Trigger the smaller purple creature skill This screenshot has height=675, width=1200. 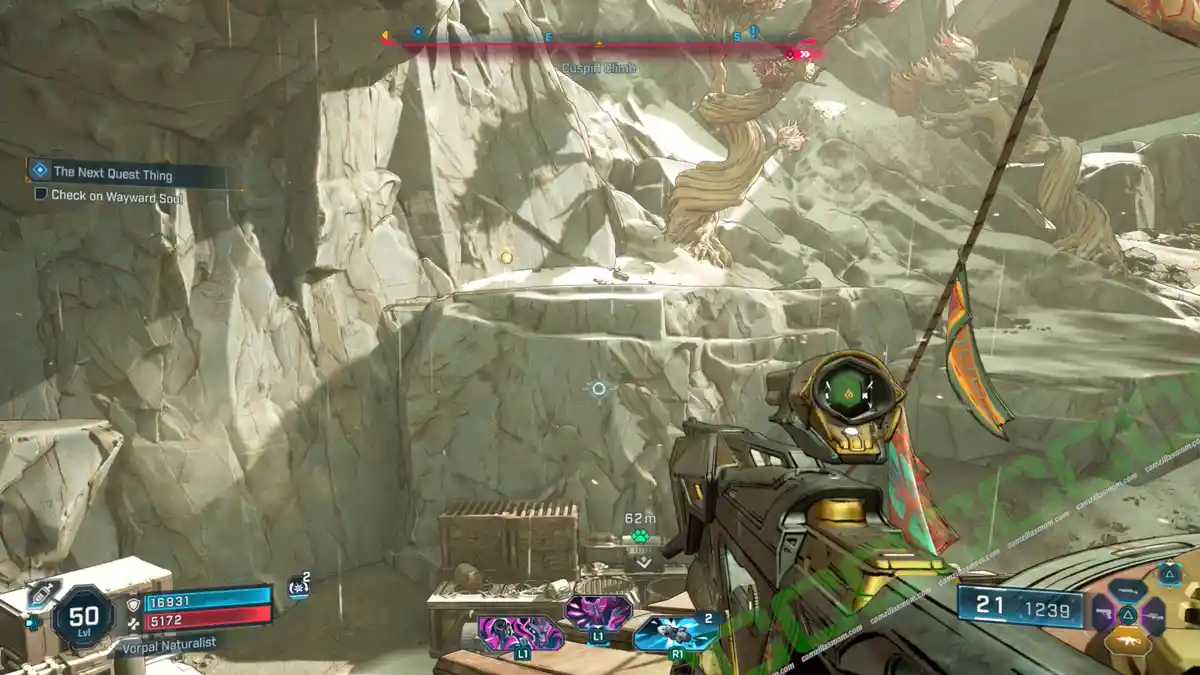point(598,612)
